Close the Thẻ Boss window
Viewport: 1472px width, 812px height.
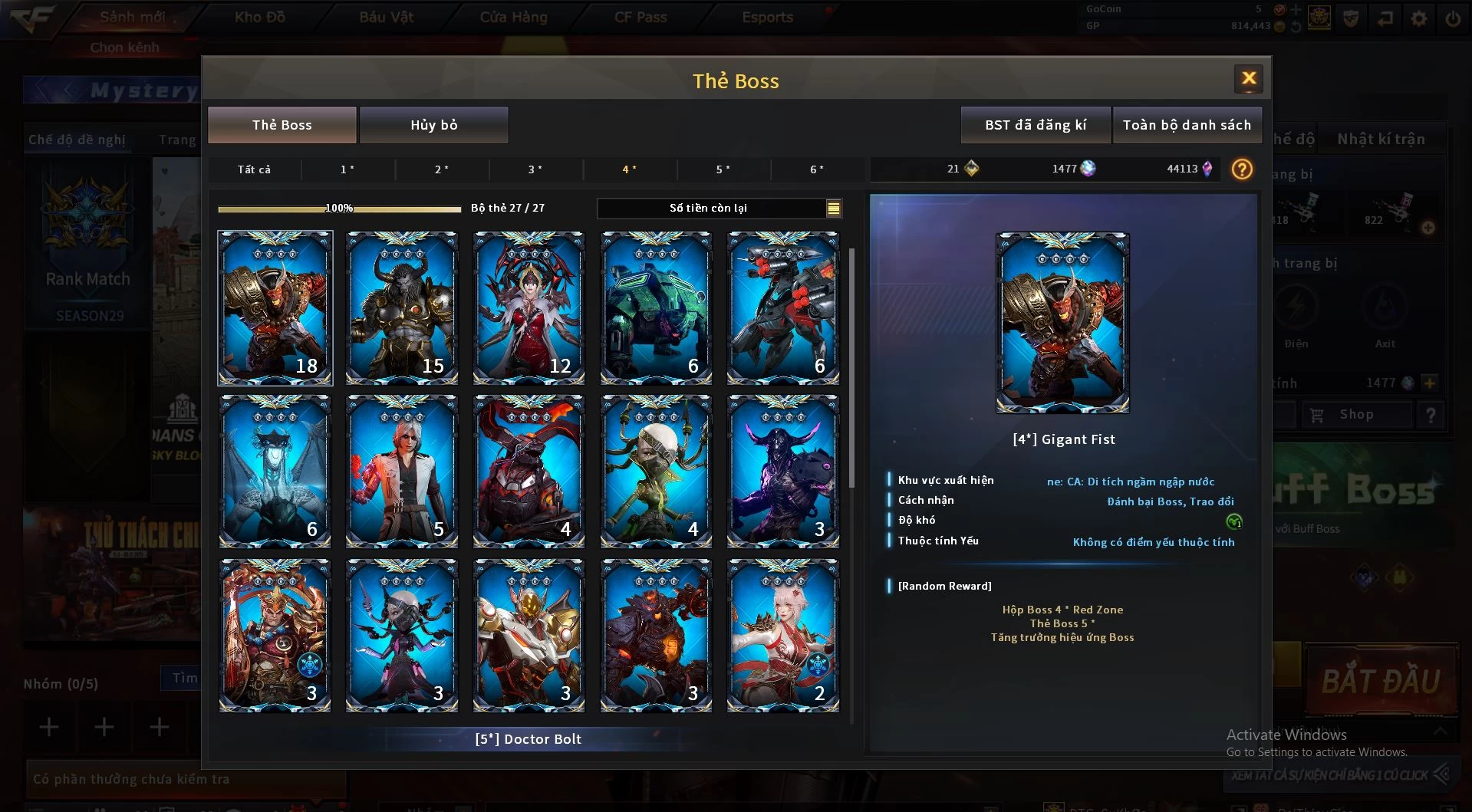(x=1248, y=78)
